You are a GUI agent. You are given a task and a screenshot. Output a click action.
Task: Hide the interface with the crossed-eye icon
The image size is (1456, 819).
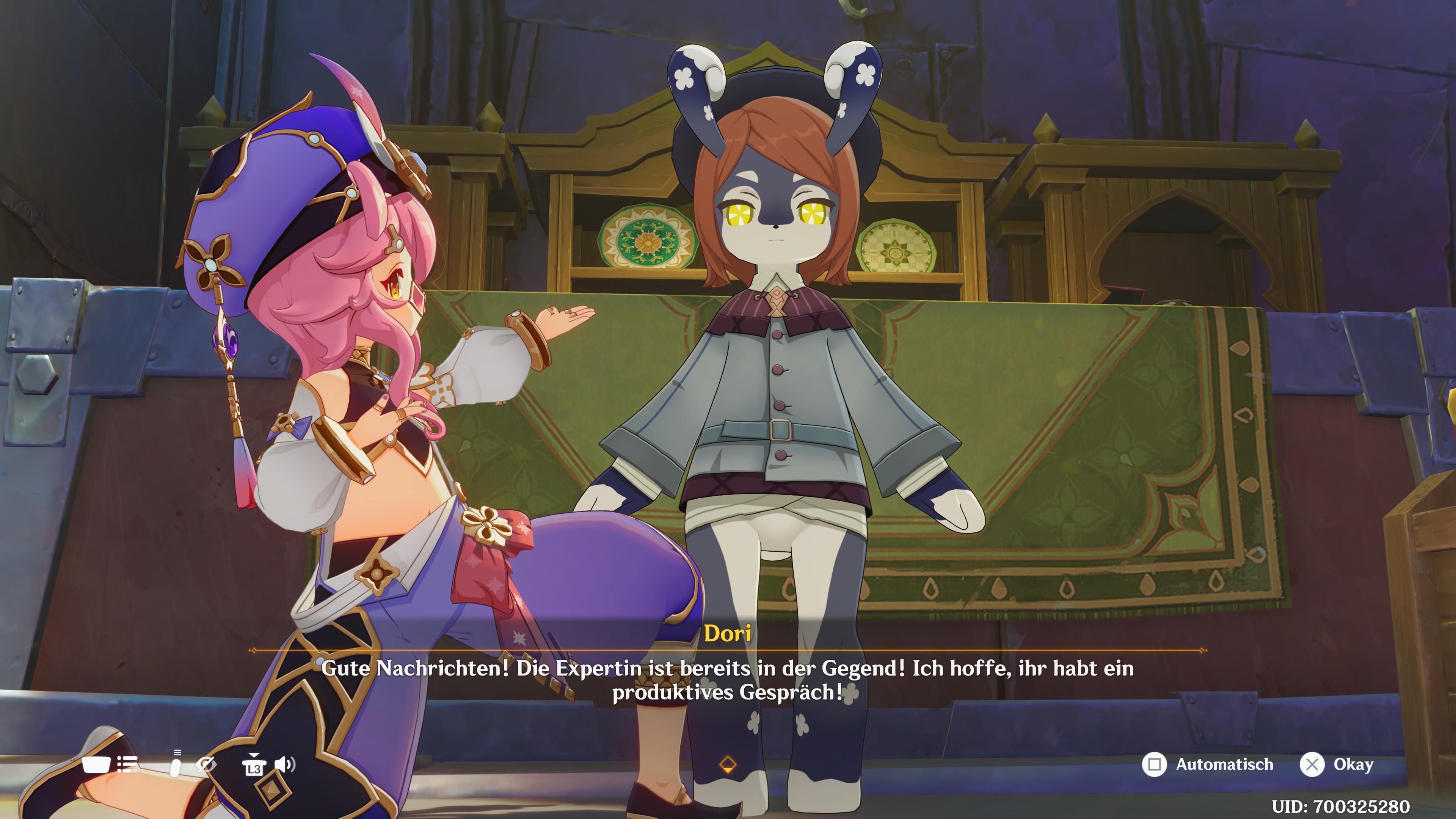click(206, 765)
